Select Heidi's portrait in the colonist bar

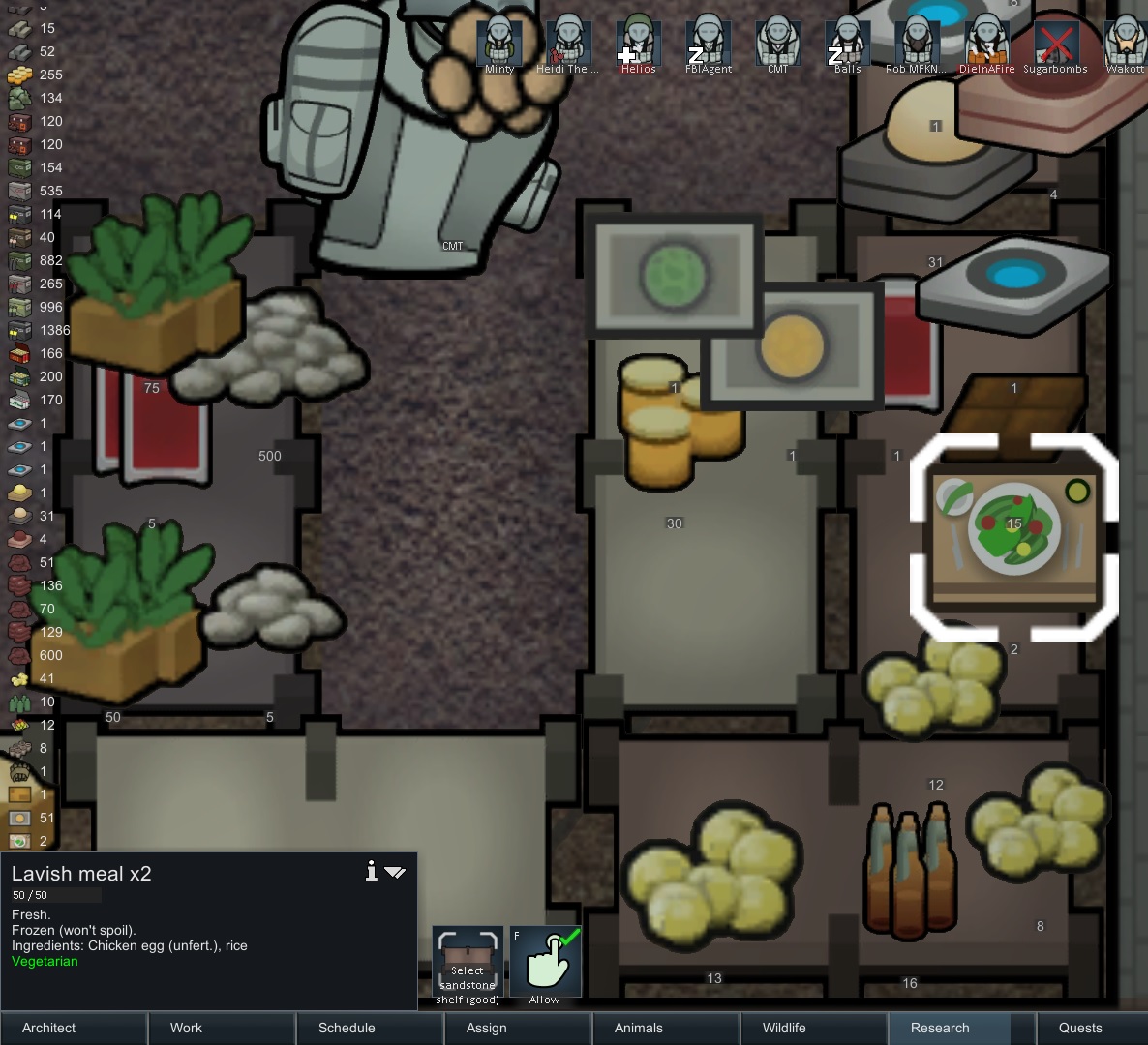[568, 44]
